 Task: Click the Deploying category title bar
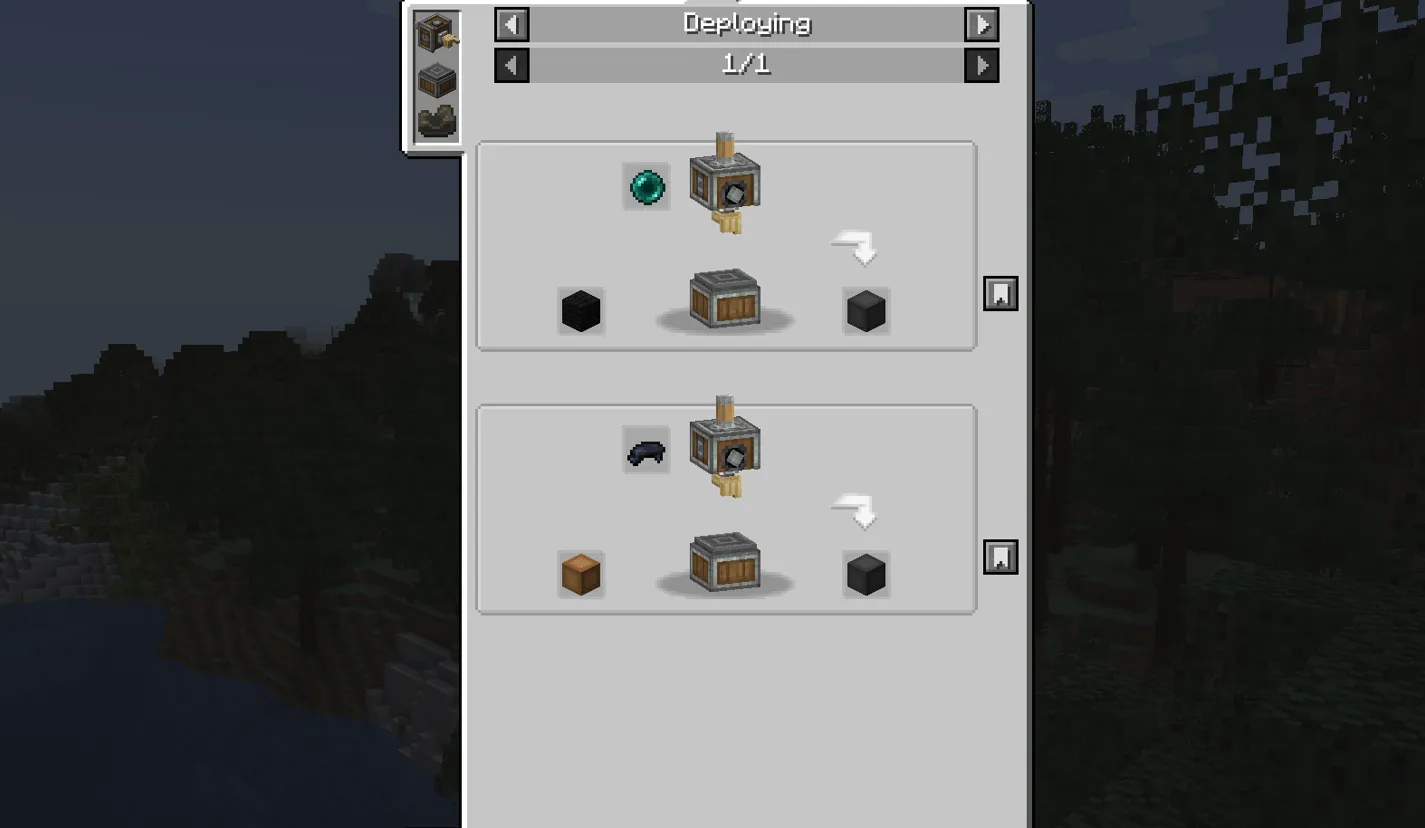point(746,24)
